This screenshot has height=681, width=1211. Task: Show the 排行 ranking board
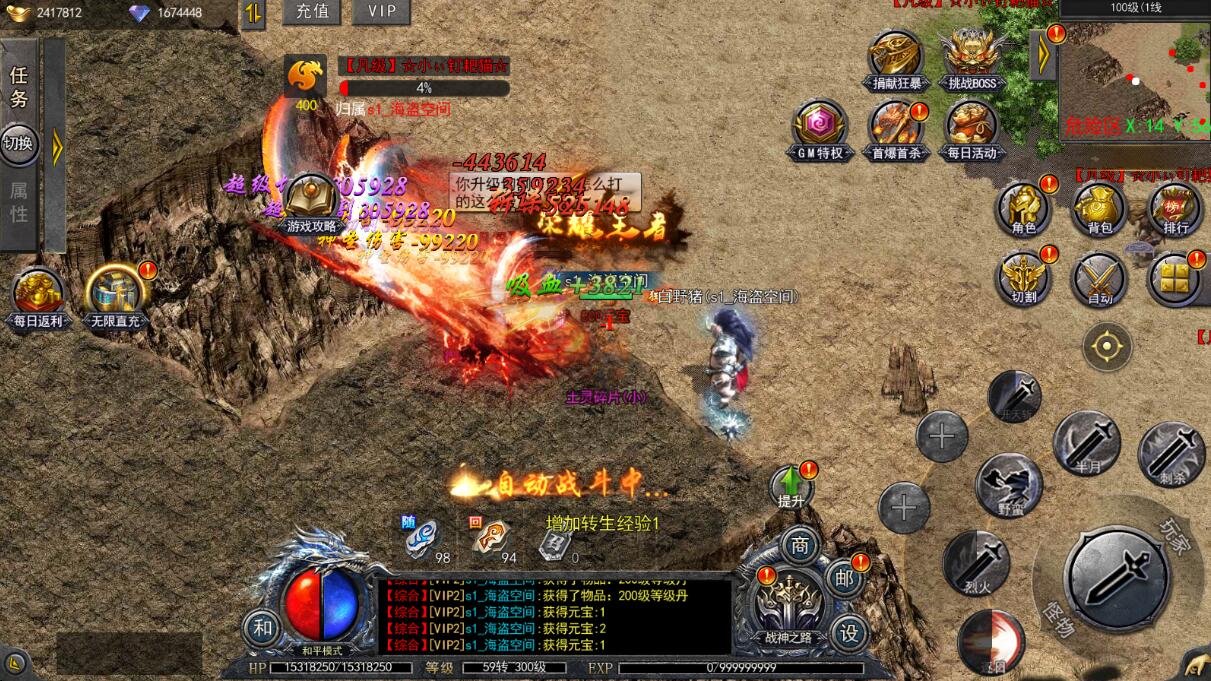1176,207
